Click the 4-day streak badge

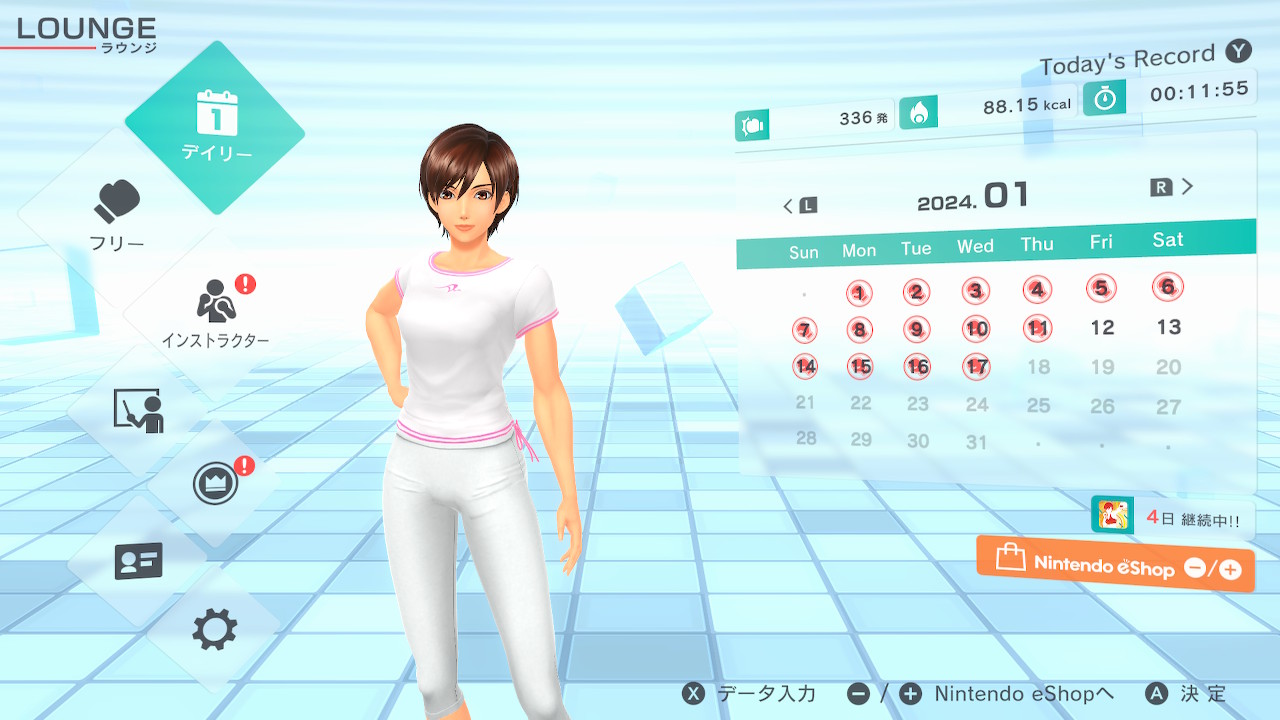click(1172, 518)
